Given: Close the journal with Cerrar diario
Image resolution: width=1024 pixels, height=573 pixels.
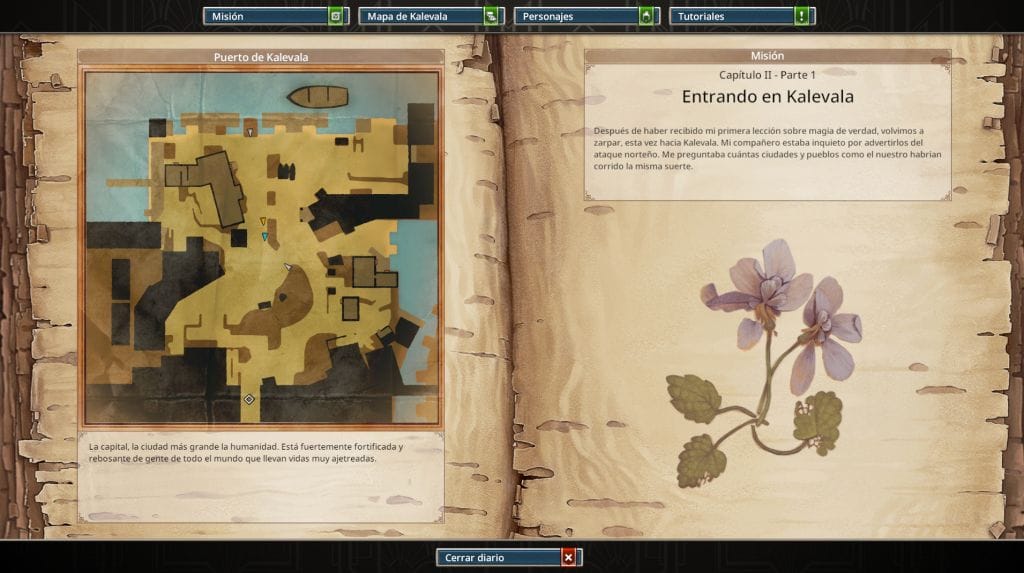Looking at the screenshot, I should [x=508, y=557].
